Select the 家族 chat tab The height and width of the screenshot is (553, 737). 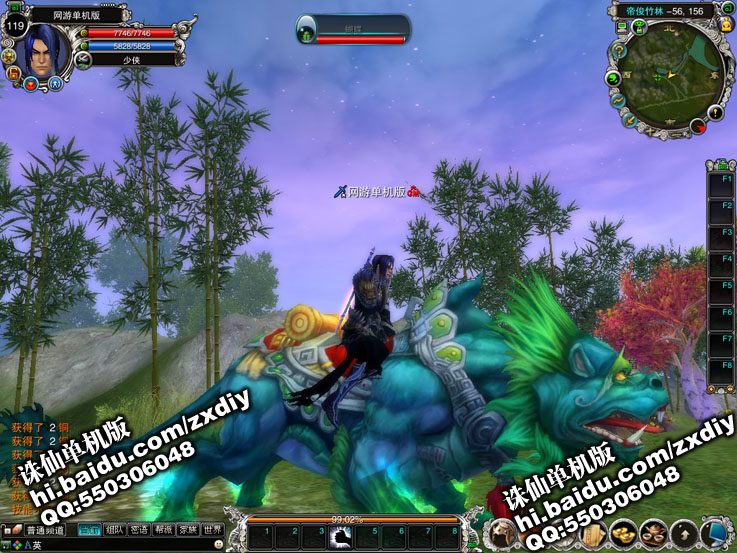coord(188,530)
